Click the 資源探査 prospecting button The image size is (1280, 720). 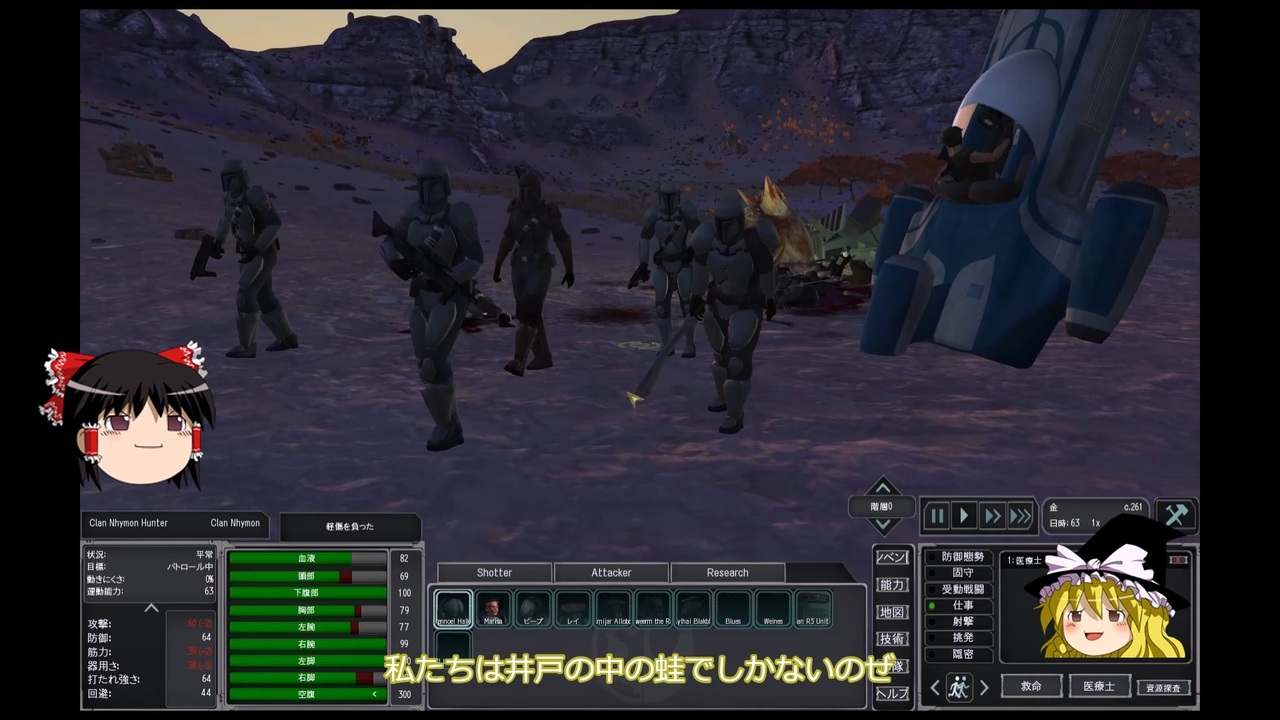(1166, 687)
